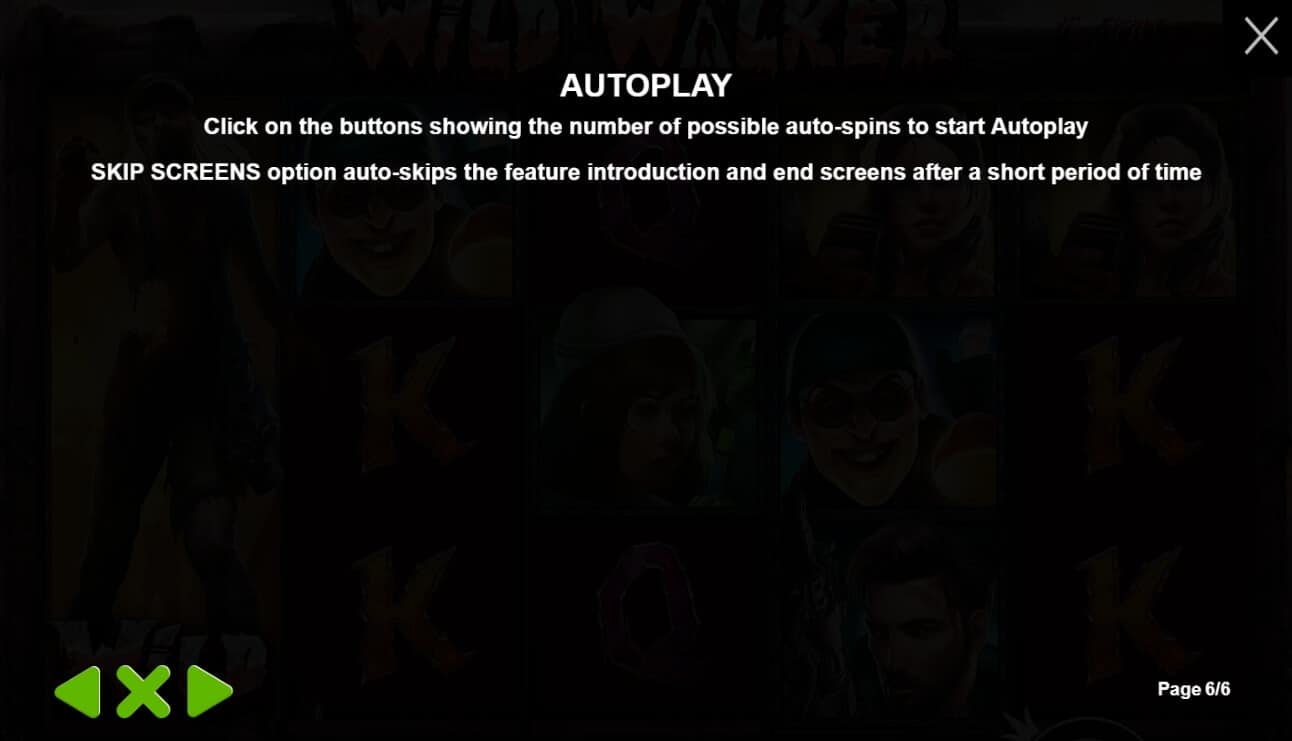The width and height of the screenshot is (1292, 741).
Task: Tap the green navigation triangle pointing right
Action: coord(207,690)
